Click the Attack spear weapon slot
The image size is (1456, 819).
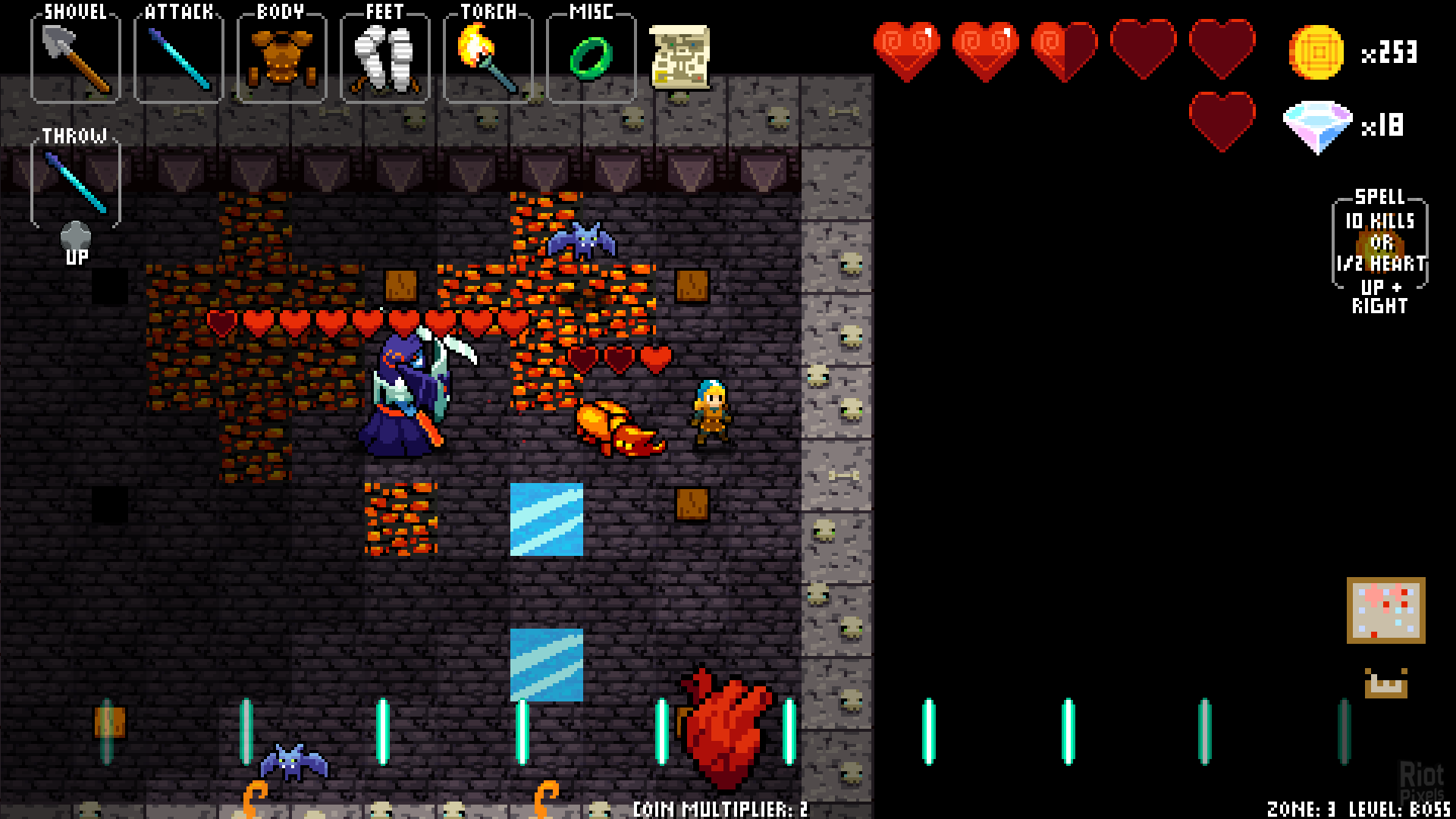179,59
